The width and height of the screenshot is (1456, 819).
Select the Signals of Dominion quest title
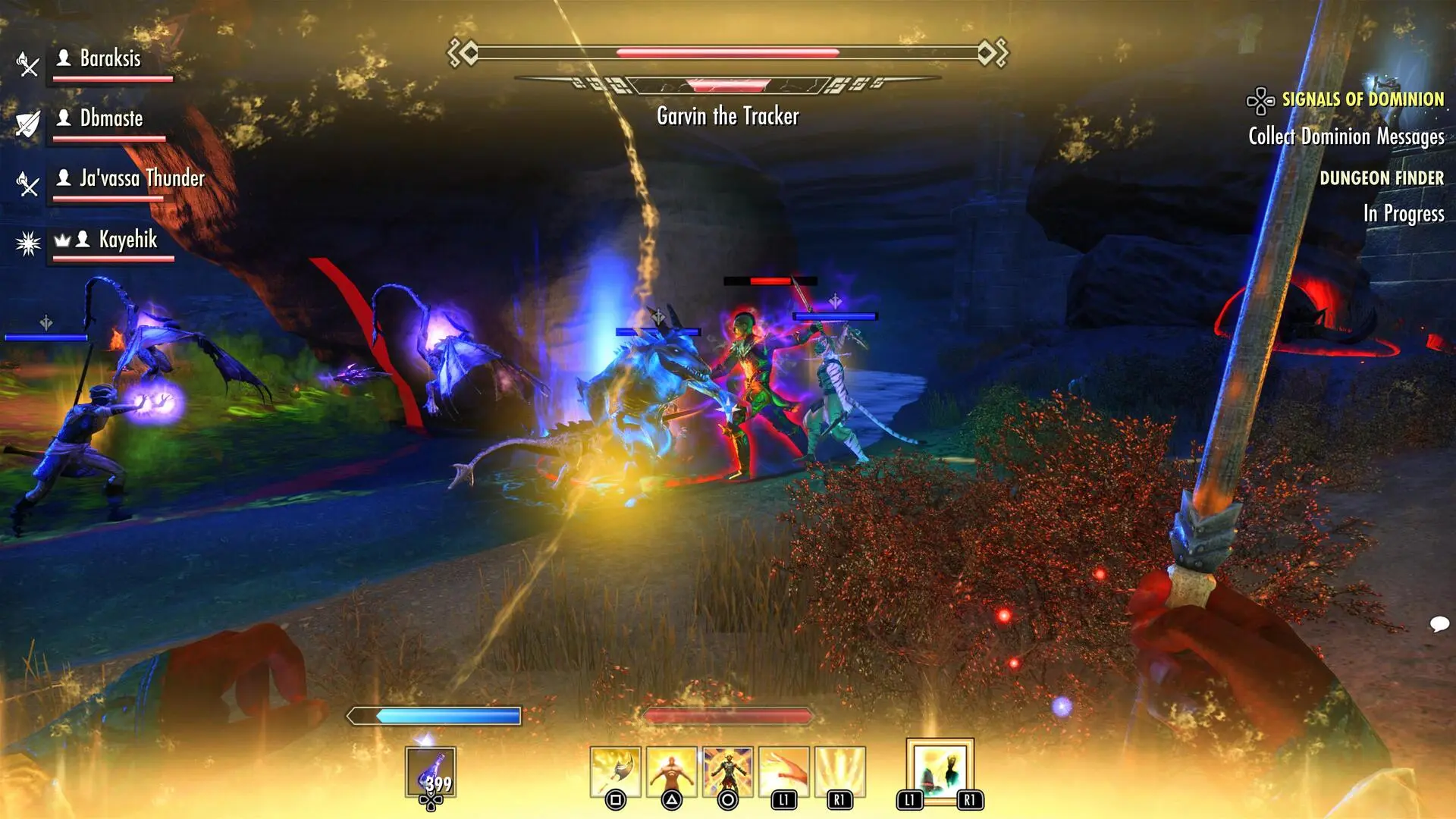tap(1363, 98)
